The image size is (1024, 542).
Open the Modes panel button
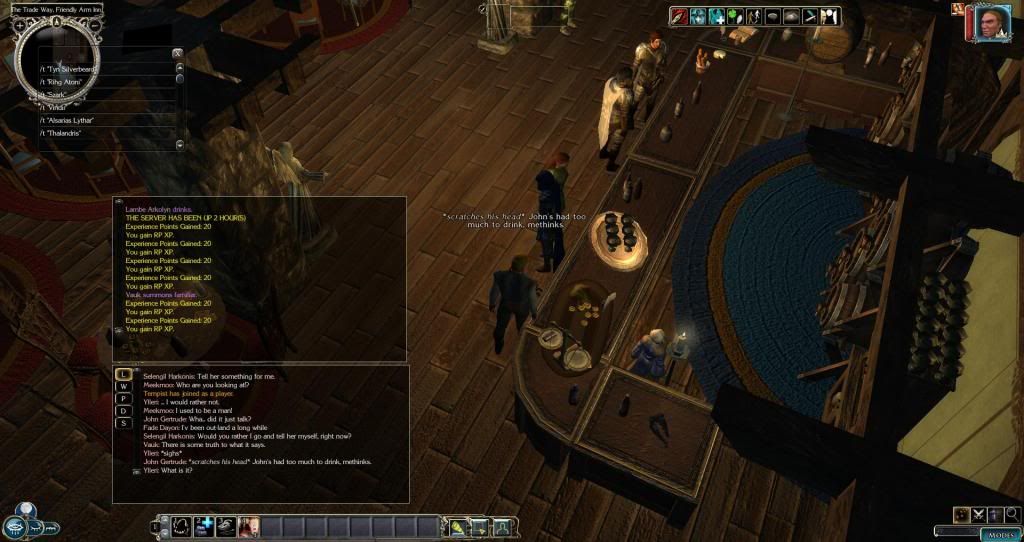click(1001, 534)
